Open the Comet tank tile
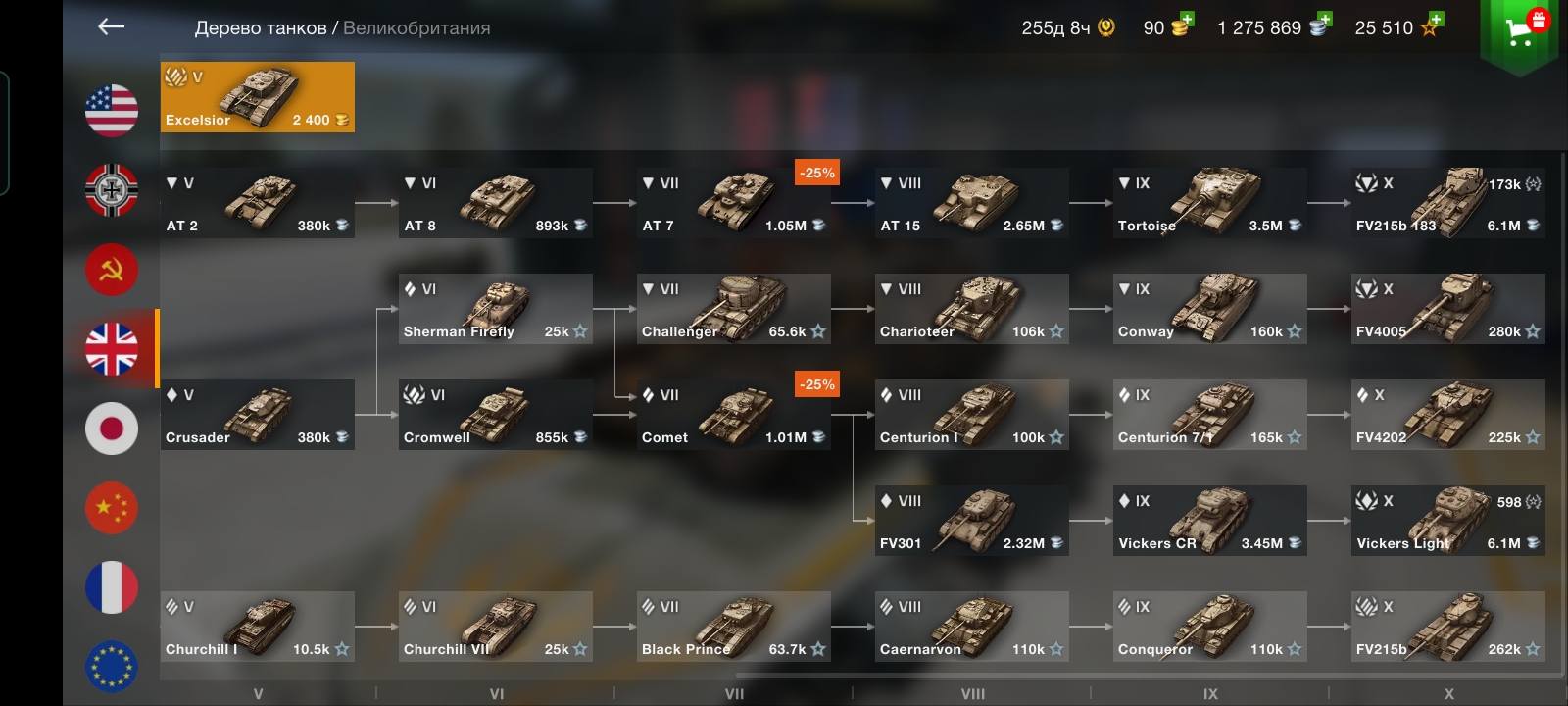 pos(734,415)
